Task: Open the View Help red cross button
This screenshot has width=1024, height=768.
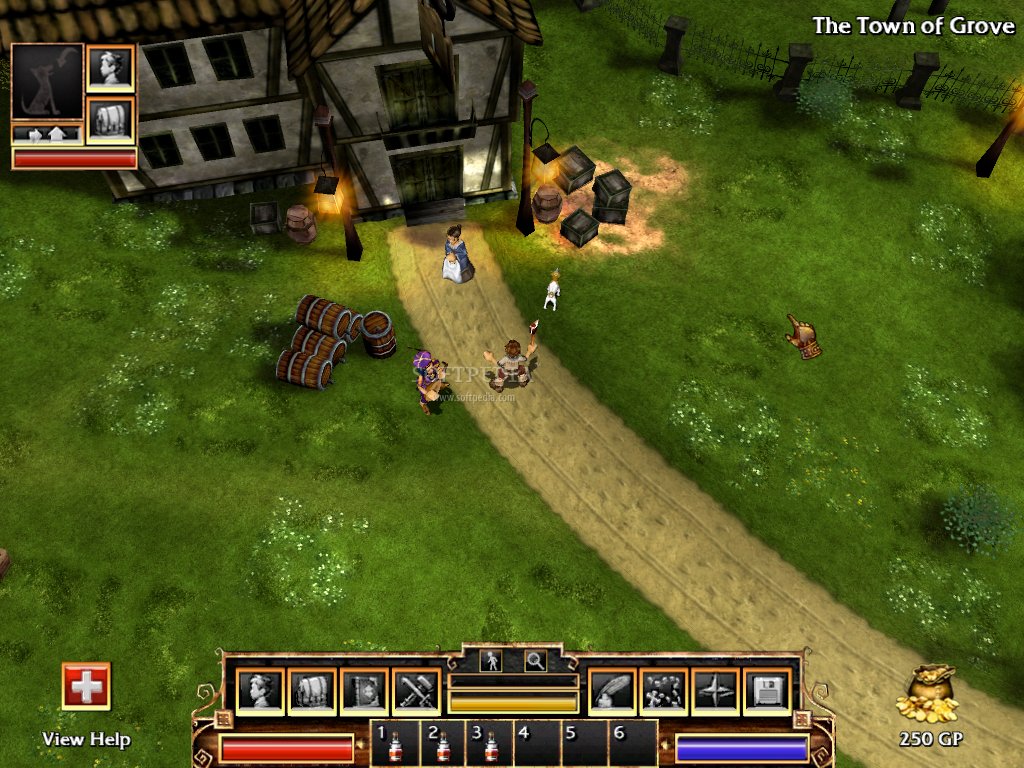Action: [86, 686]
